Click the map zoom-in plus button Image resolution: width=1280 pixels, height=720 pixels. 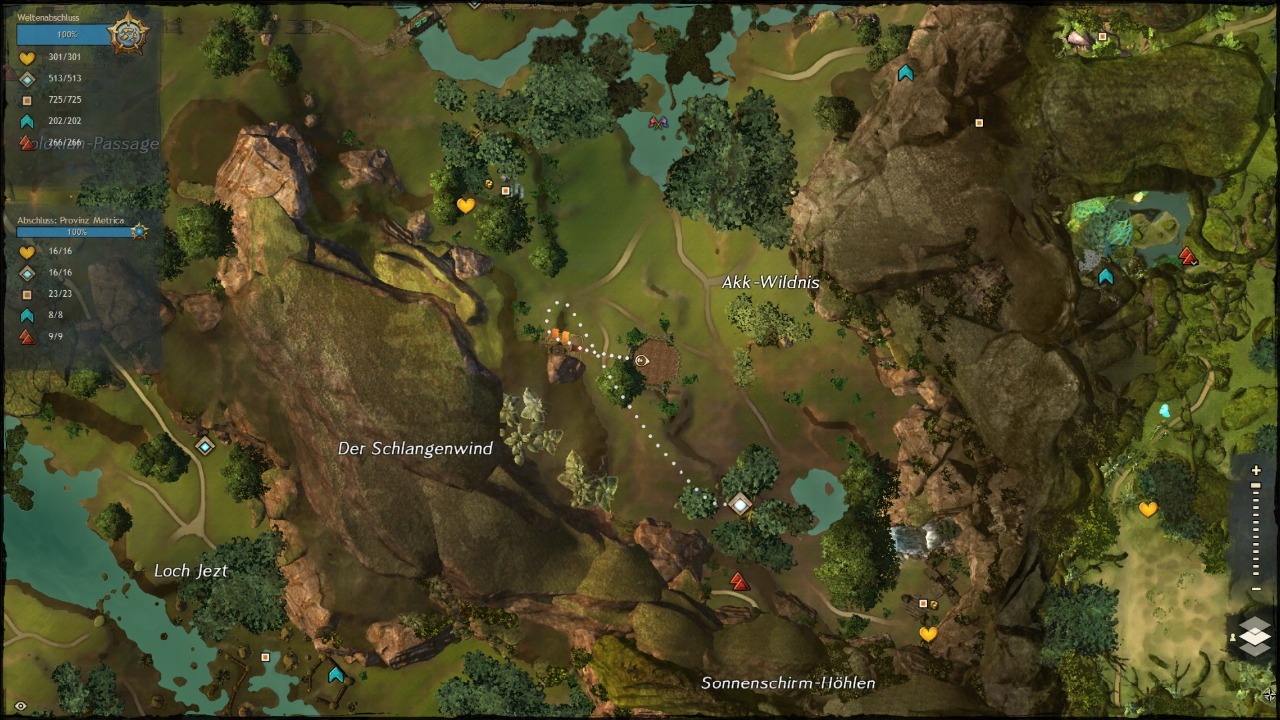pyautogui.click(x=1256, y=471)
